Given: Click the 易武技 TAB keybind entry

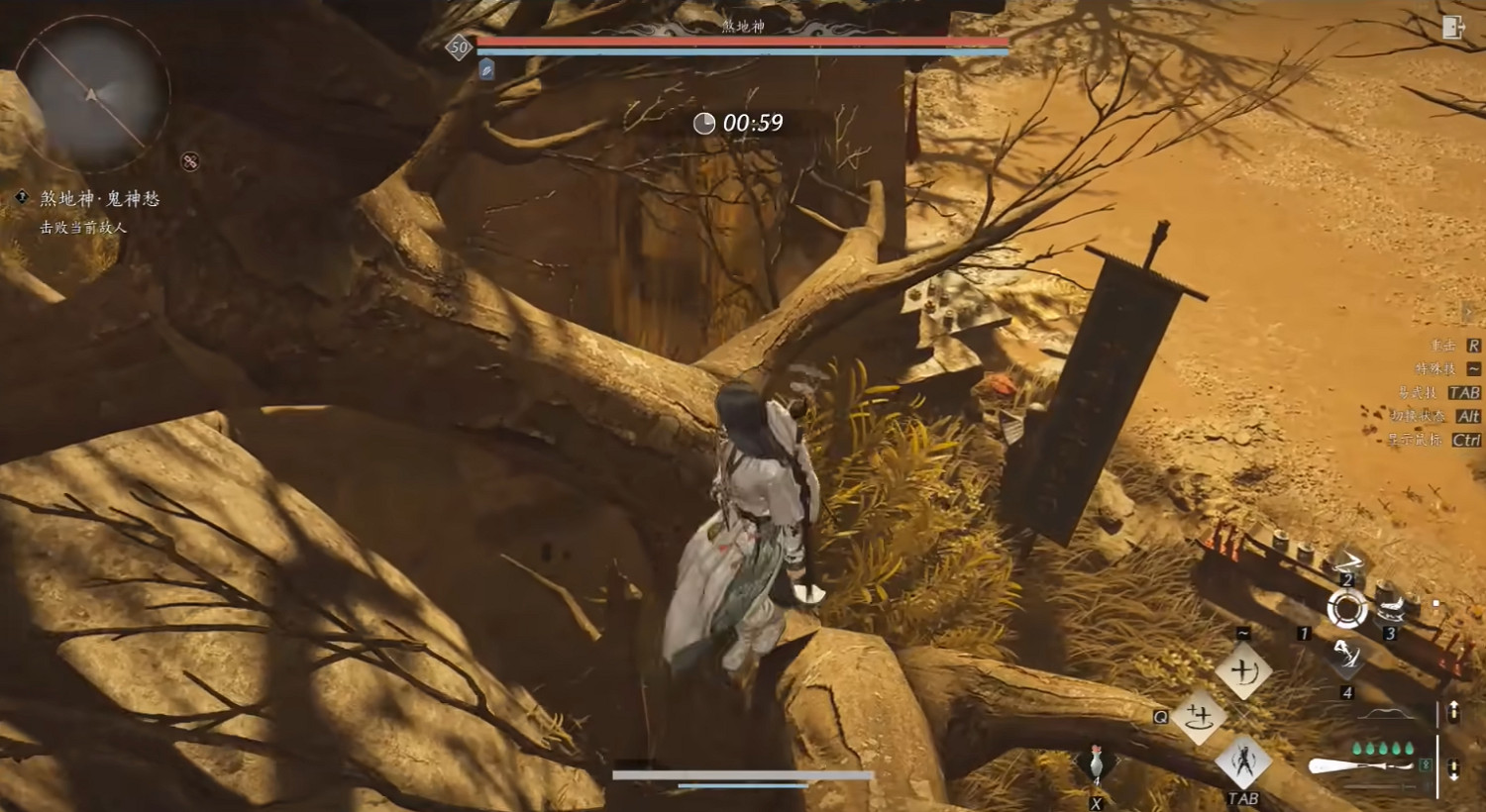Looking at the screenshot, I should [x=1464, y=392].
